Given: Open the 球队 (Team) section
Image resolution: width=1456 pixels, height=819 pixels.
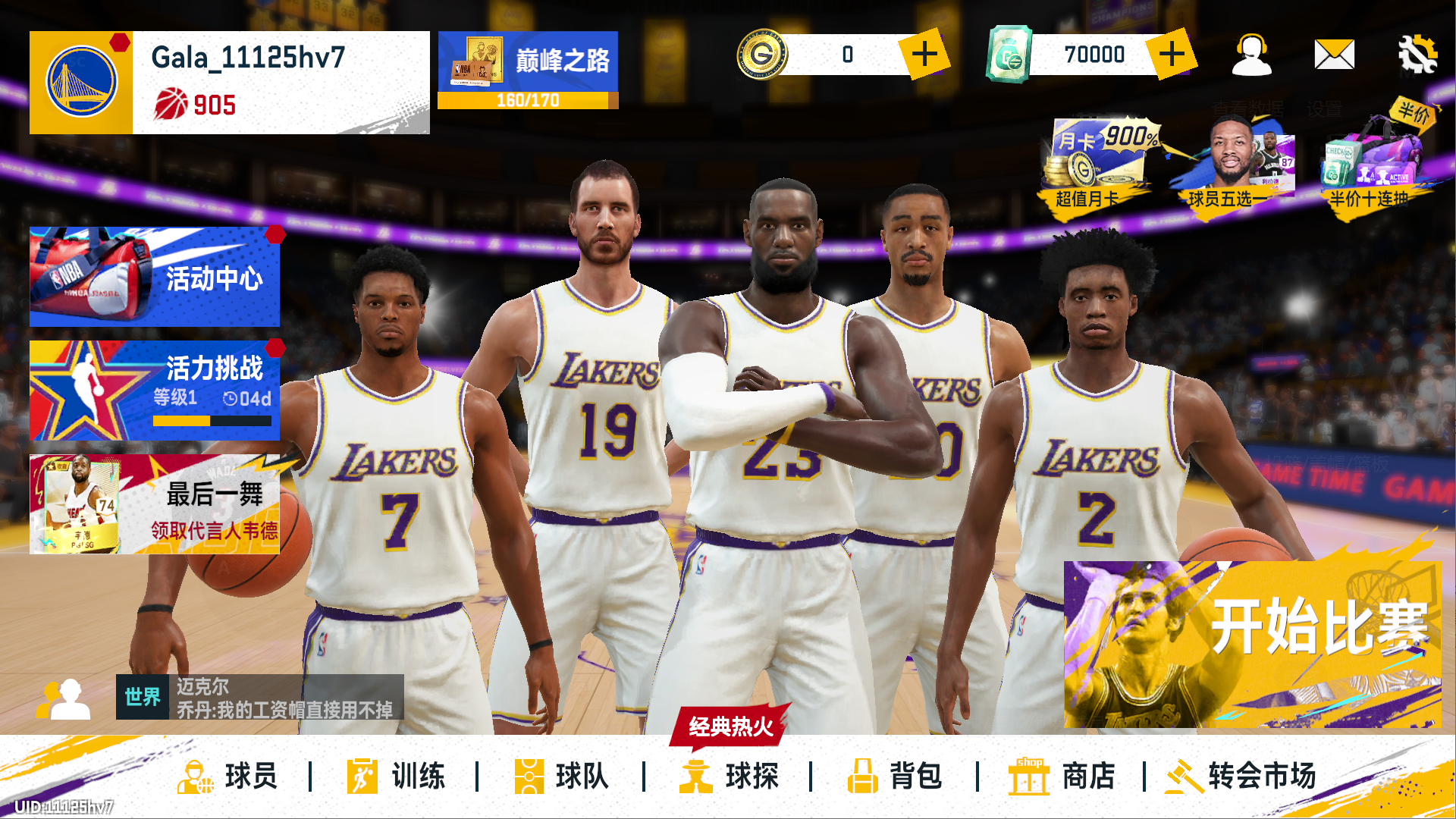Looking at the screenshot, I should tap(561, 776).
